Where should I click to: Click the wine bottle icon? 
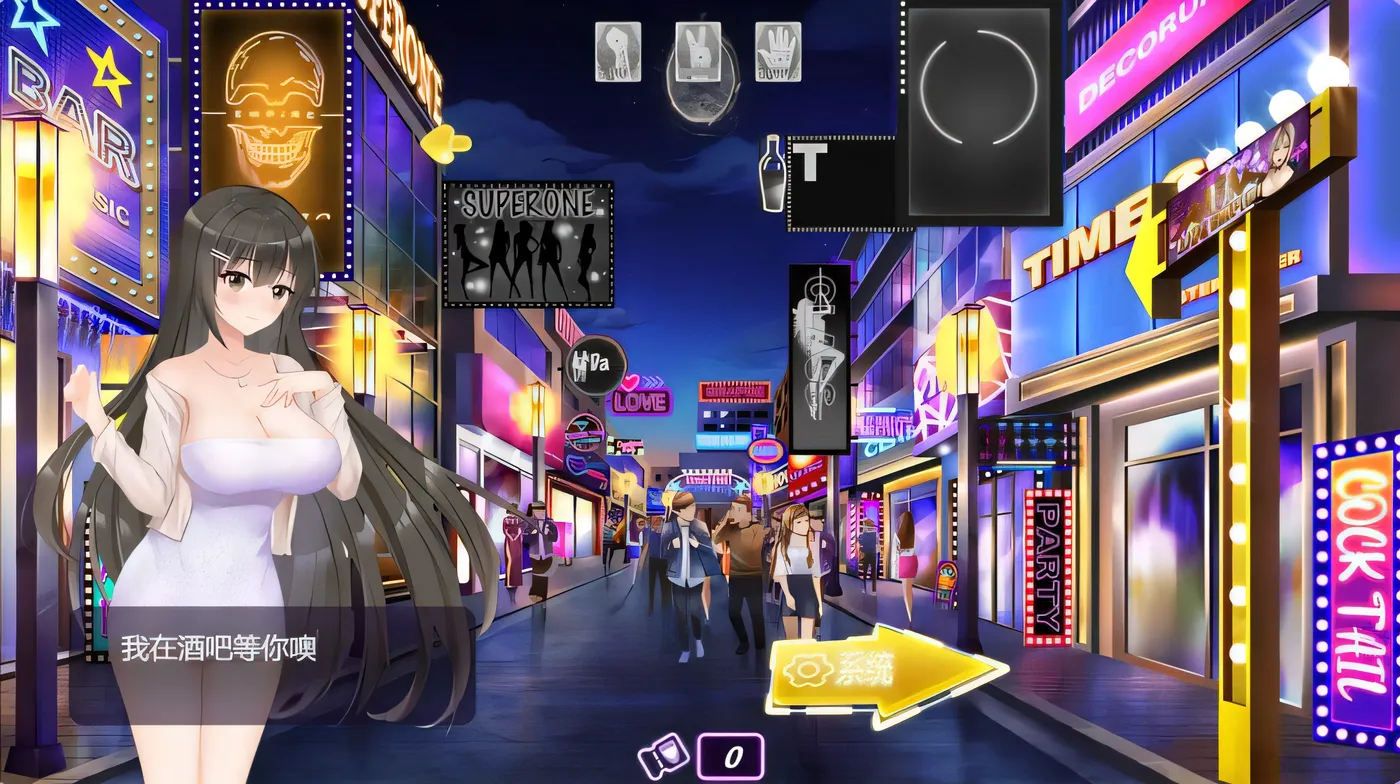[x=770, y=177]
